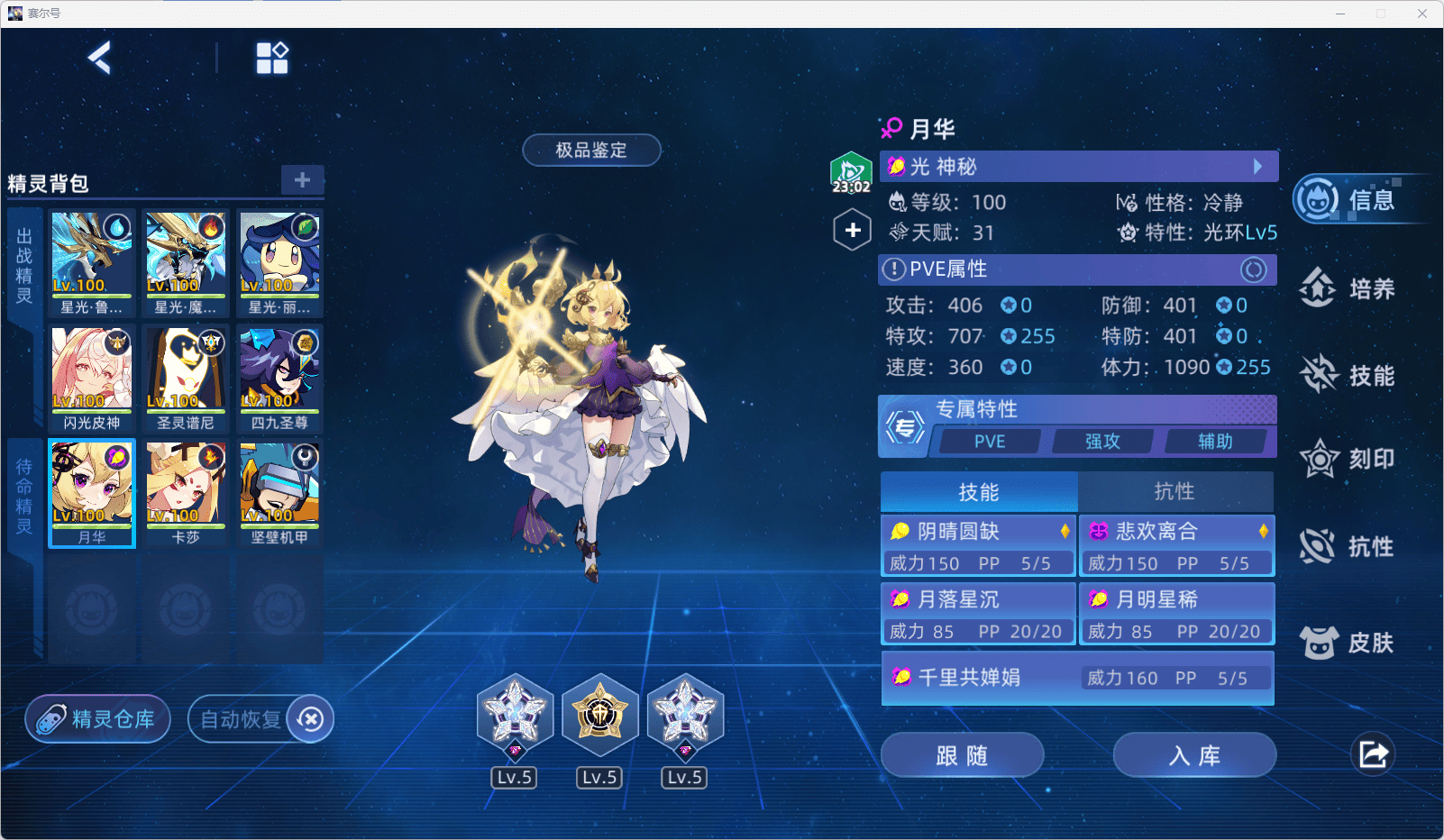Select the 闪光皮神 sprite in the bag
The width and height of the screenshot is (1444, 840).
[x=92, y=378]
